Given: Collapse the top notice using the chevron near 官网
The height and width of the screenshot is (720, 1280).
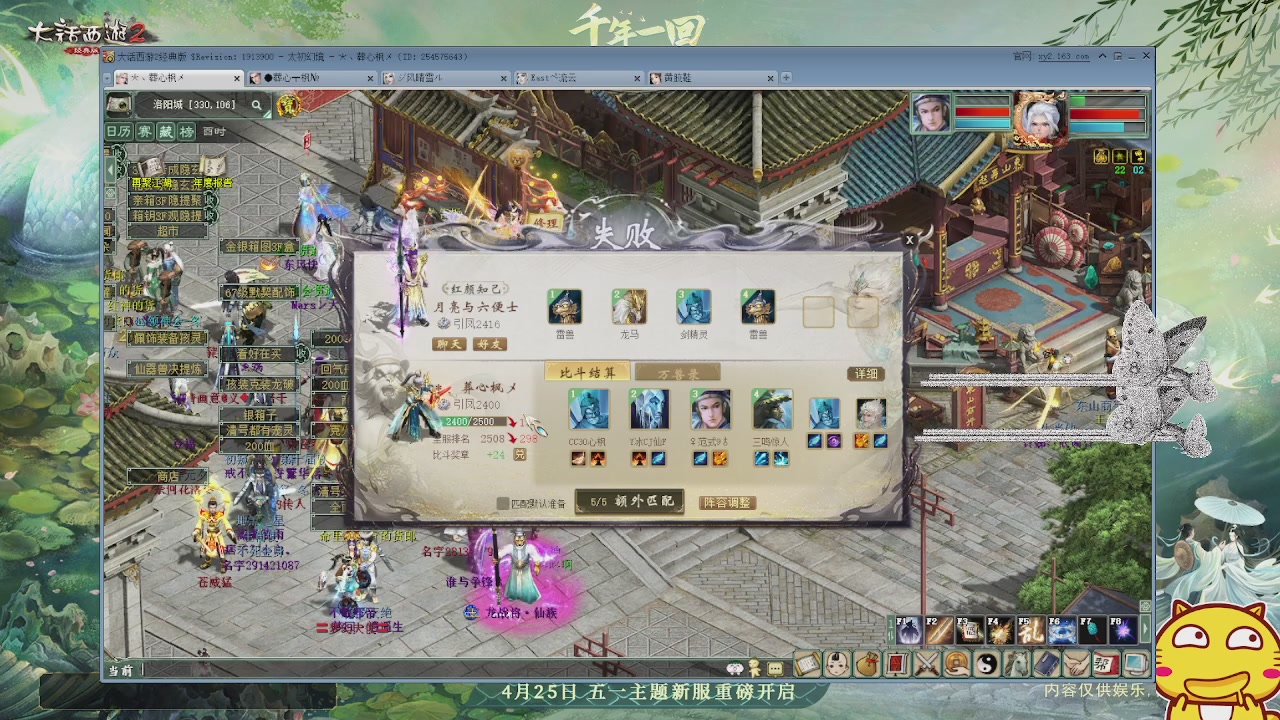Looking at the screenshot, I should tap(1102, 56).
